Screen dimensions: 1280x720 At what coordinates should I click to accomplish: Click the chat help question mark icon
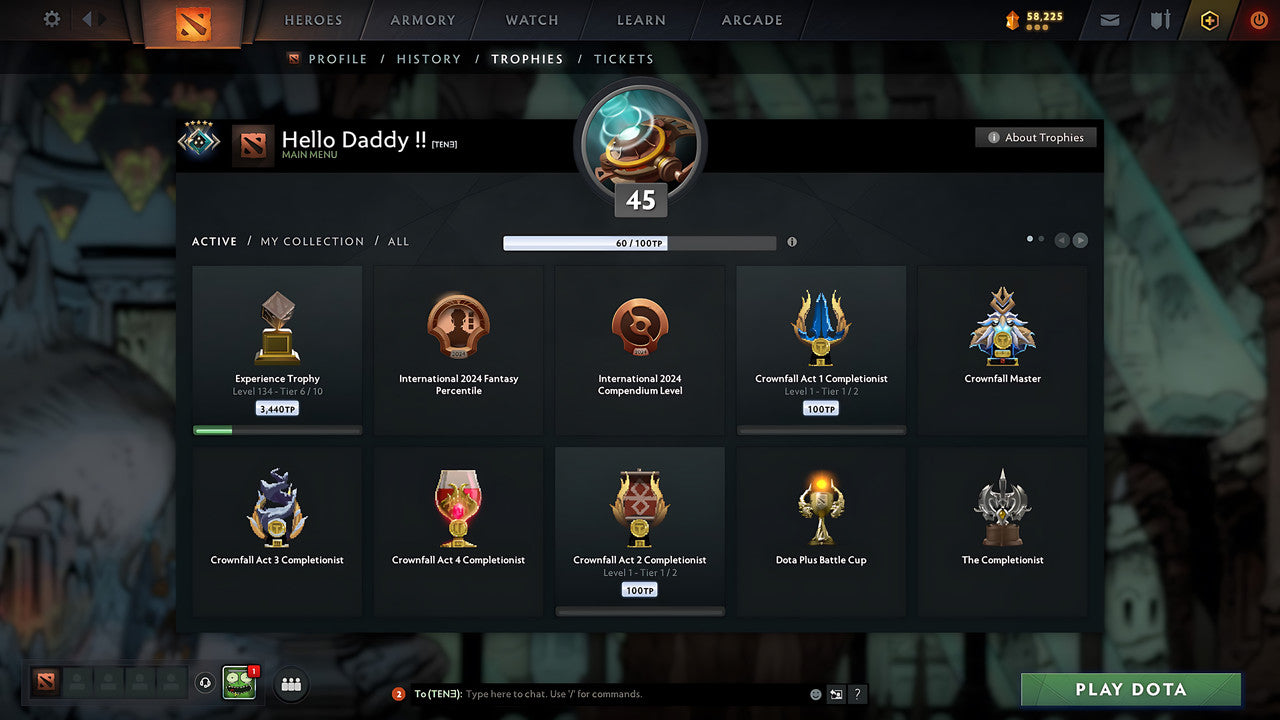[857, 693]
